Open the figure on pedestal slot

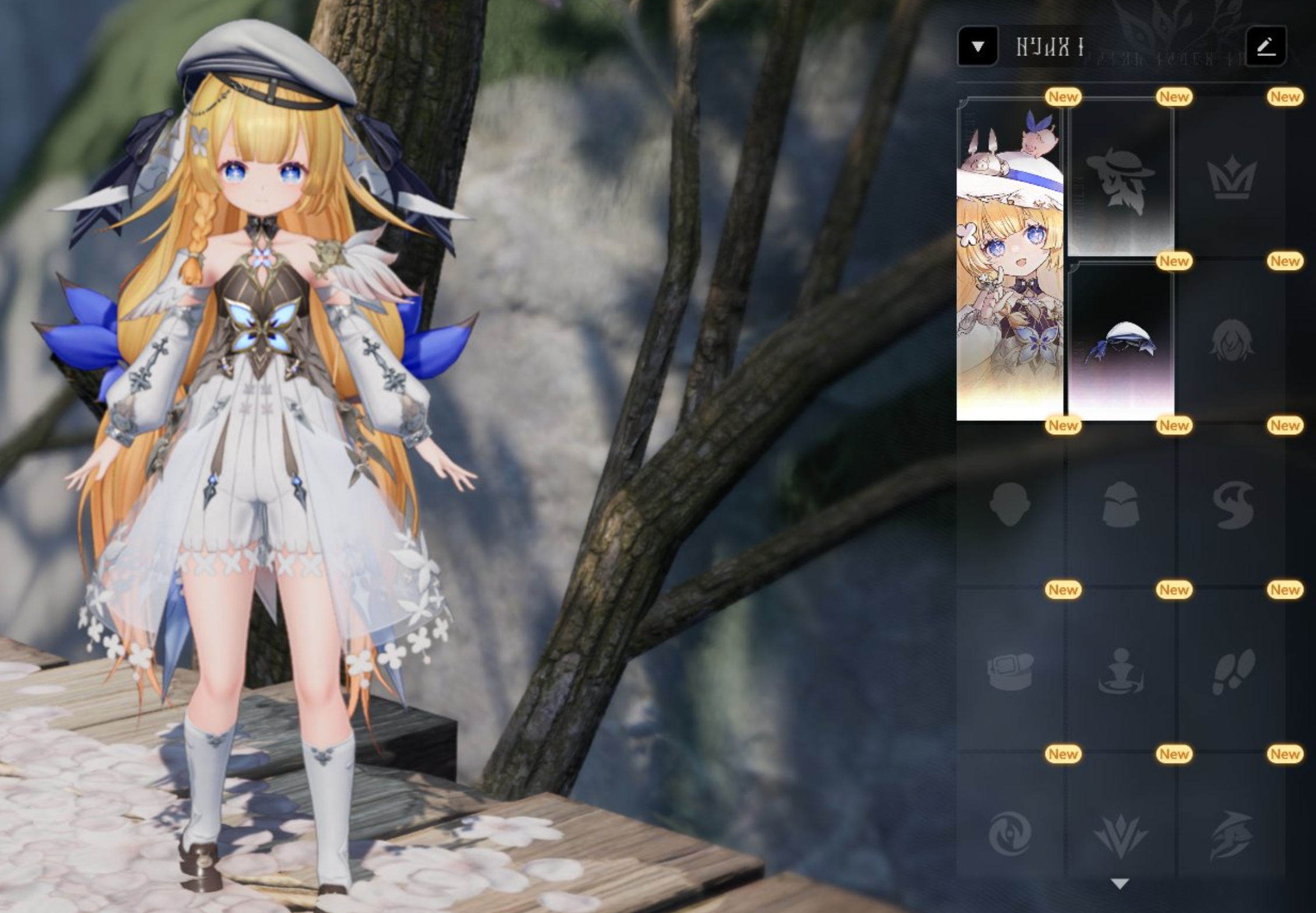pyautogui.click(x=1120, y=670)
